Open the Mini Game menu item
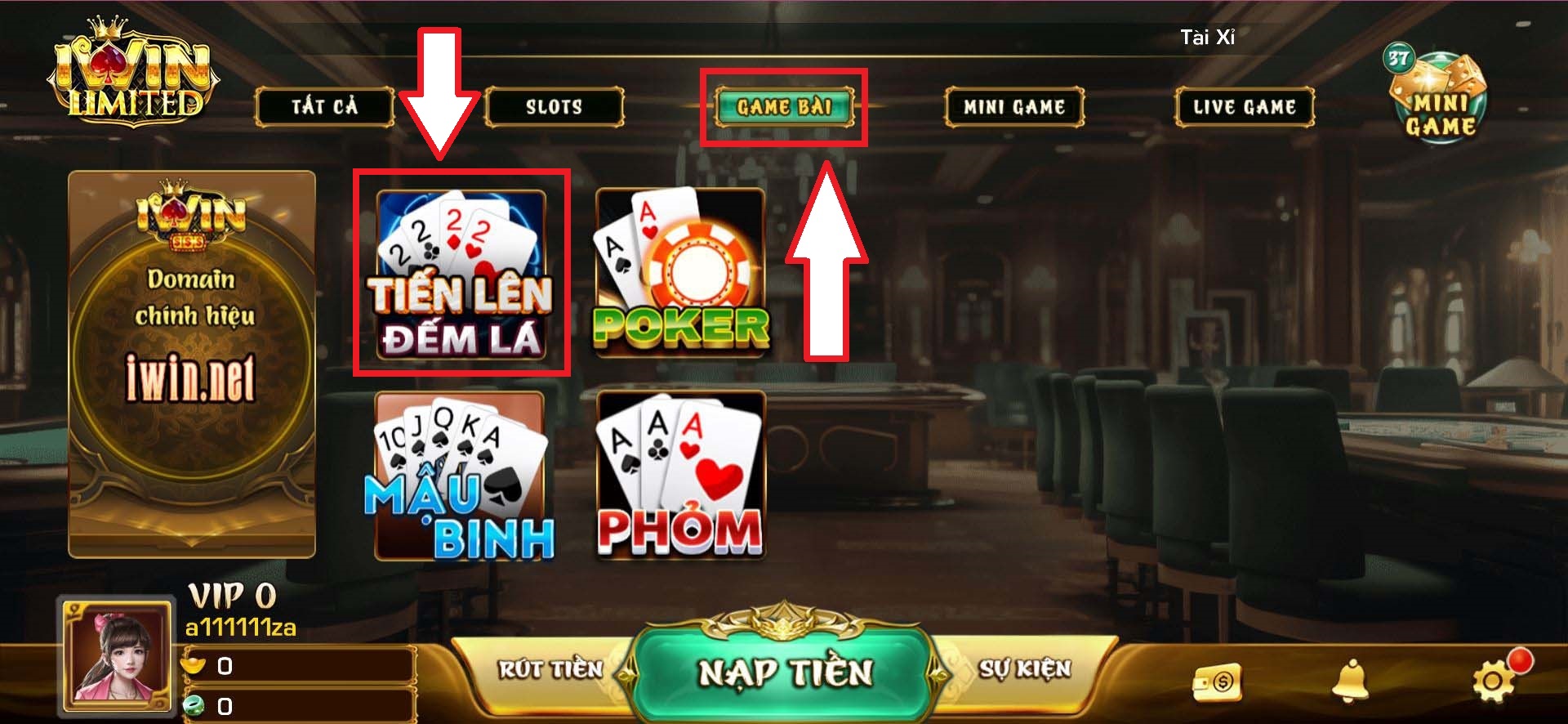 (1015, 106)
